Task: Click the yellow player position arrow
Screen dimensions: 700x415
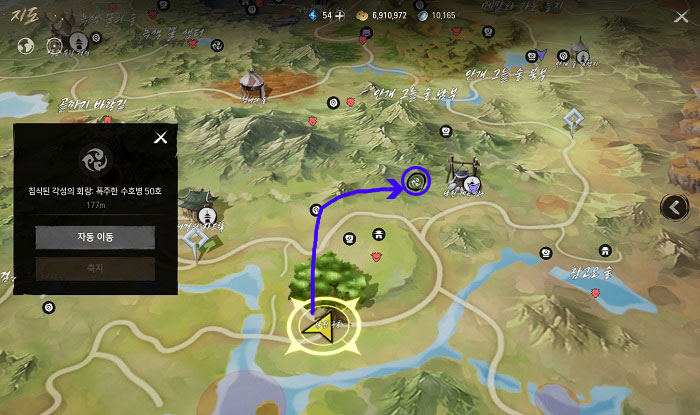Action: (321, 327)
